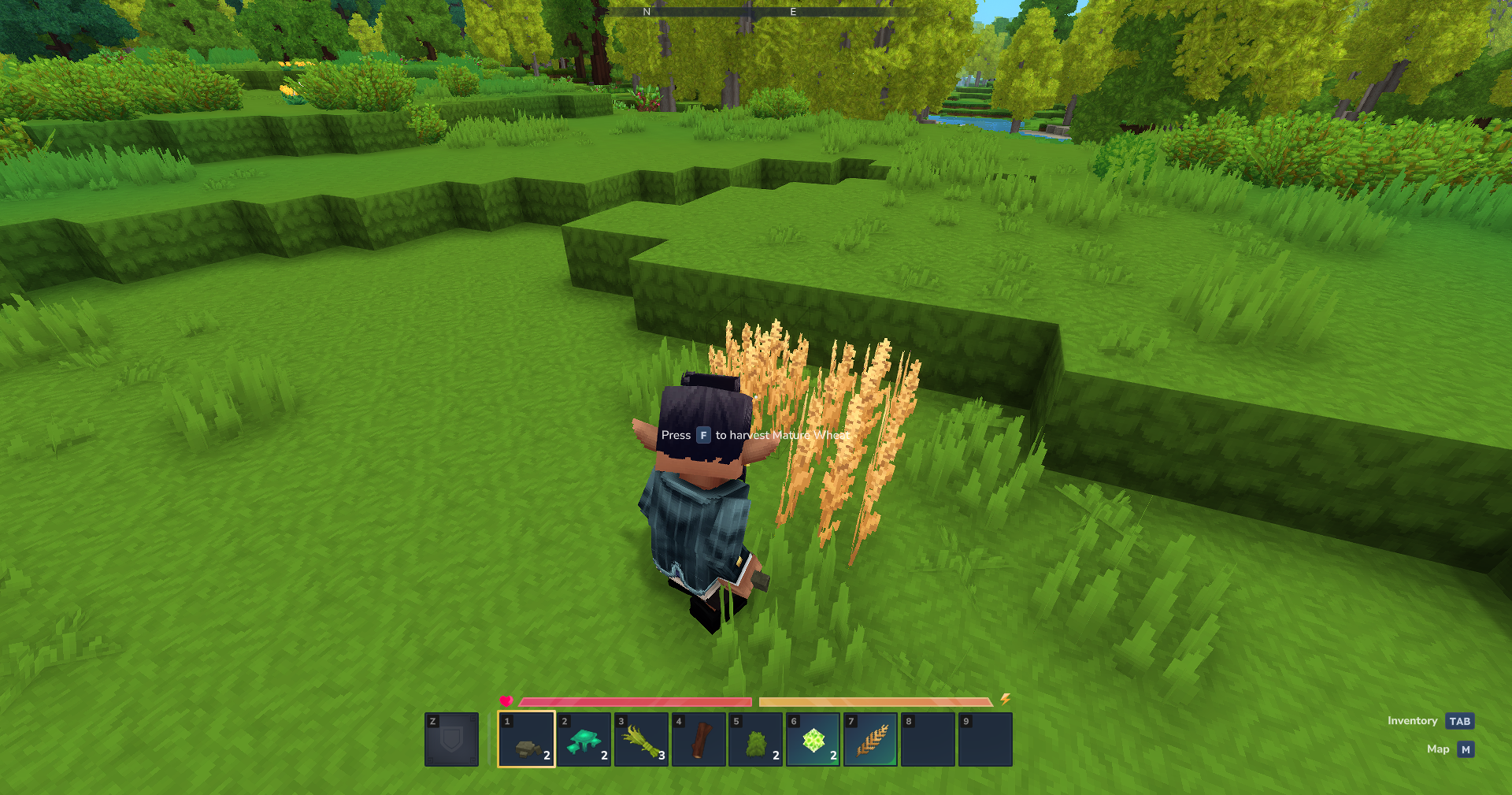Click the F keybind badge in the prompt

(702, 434)
